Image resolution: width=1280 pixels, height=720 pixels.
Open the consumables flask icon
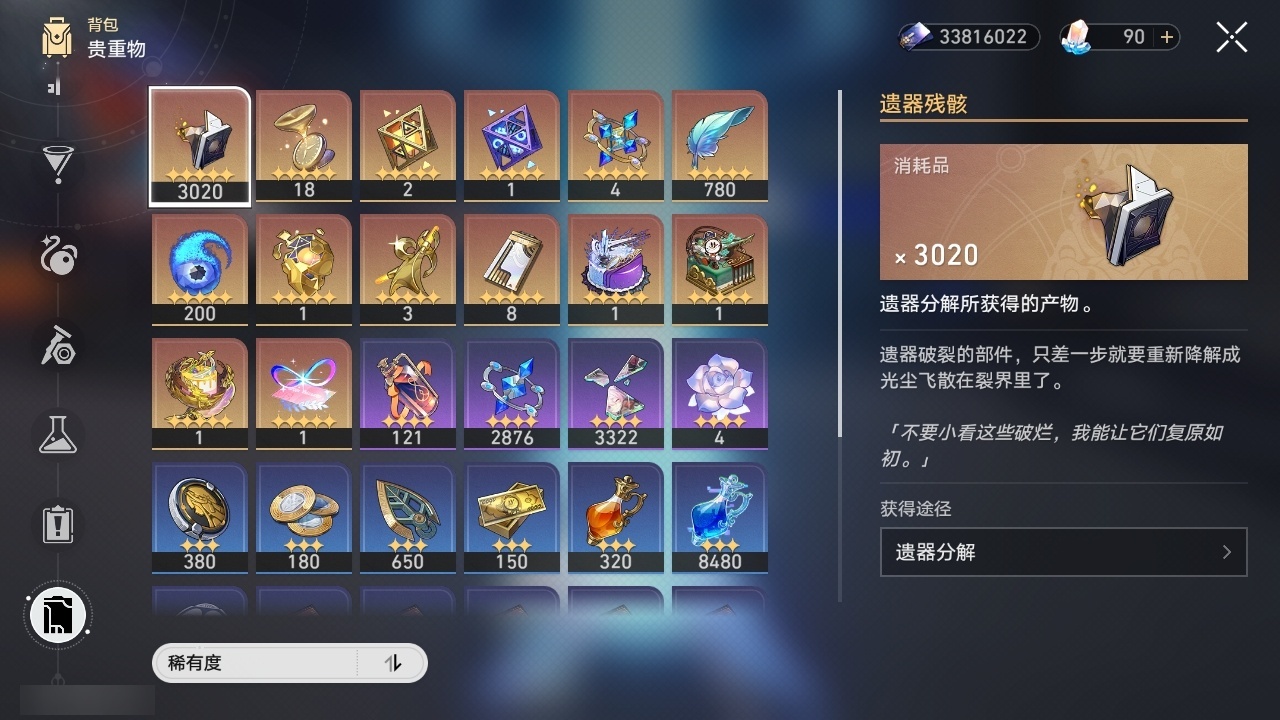tap(57, 435)
